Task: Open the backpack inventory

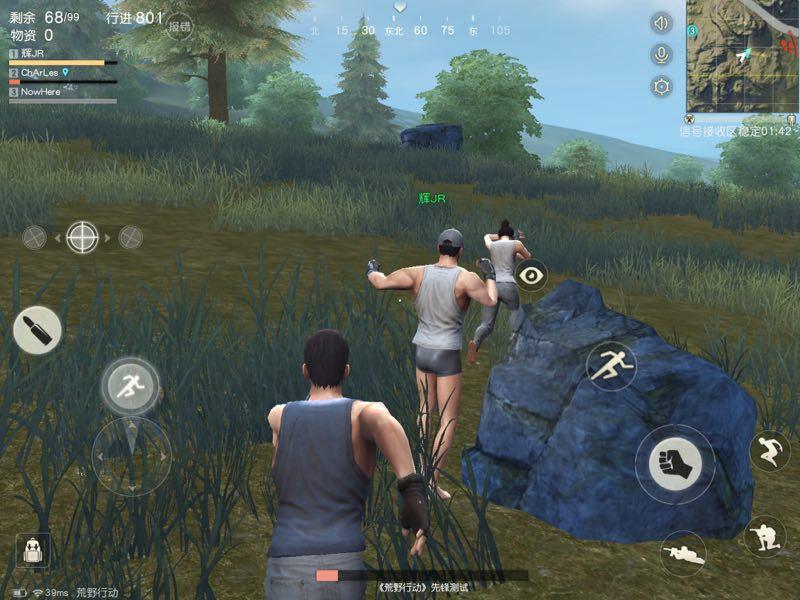Action: click(32, 549)
